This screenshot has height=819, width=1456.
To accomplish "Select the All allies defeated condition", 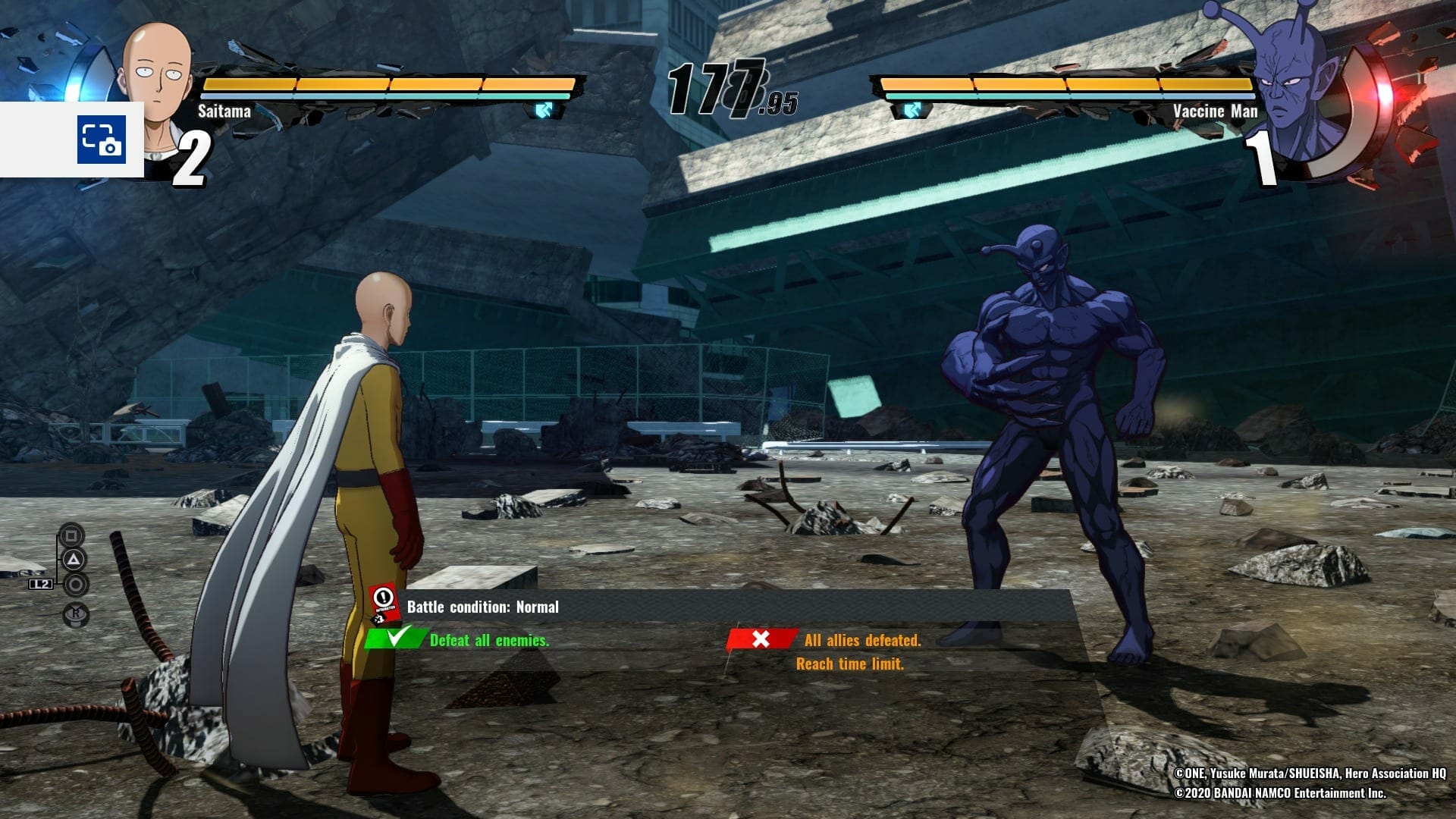I will [862, 641].
